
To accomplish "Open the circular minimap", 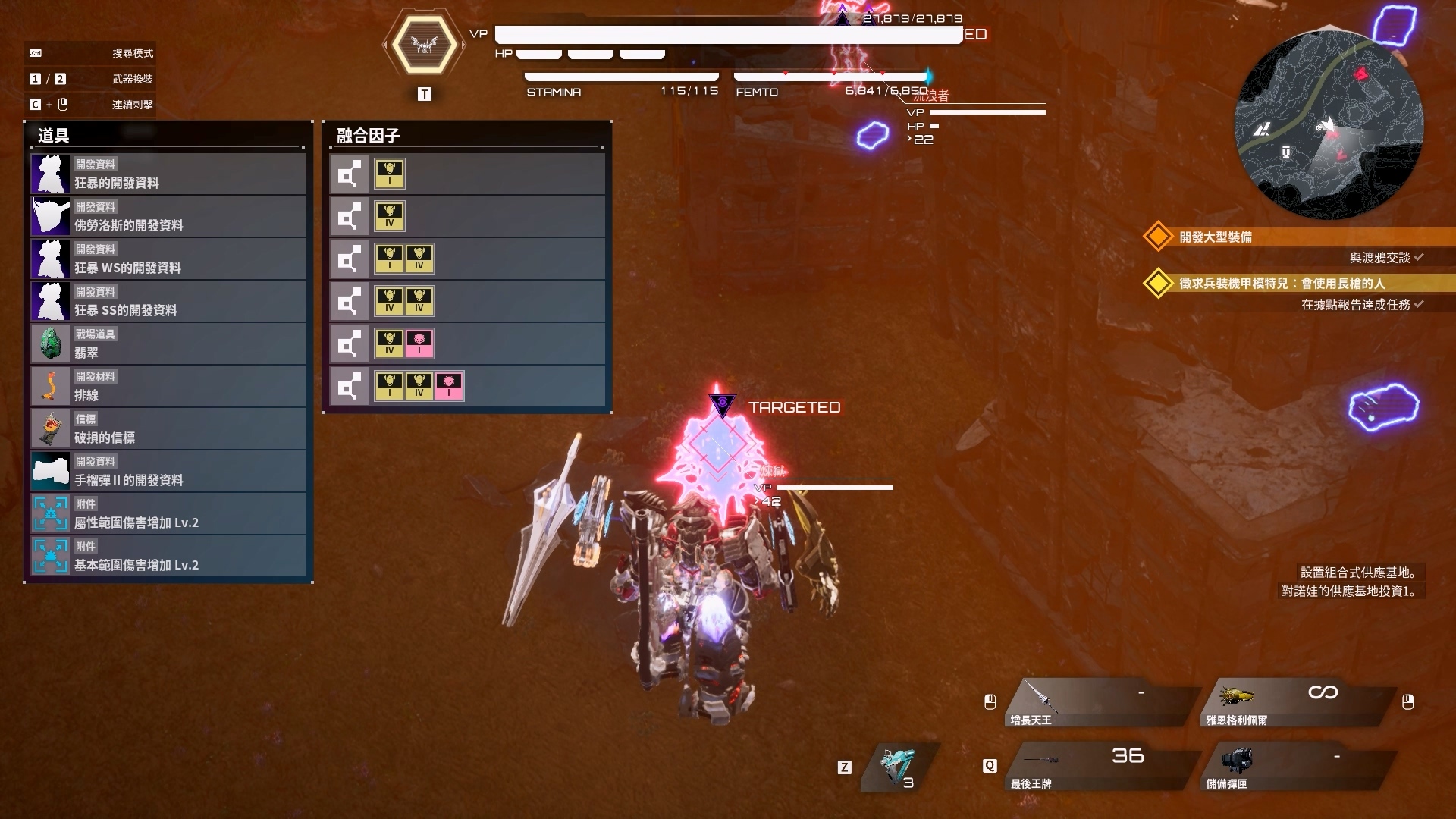I will tap(1329, 125).
